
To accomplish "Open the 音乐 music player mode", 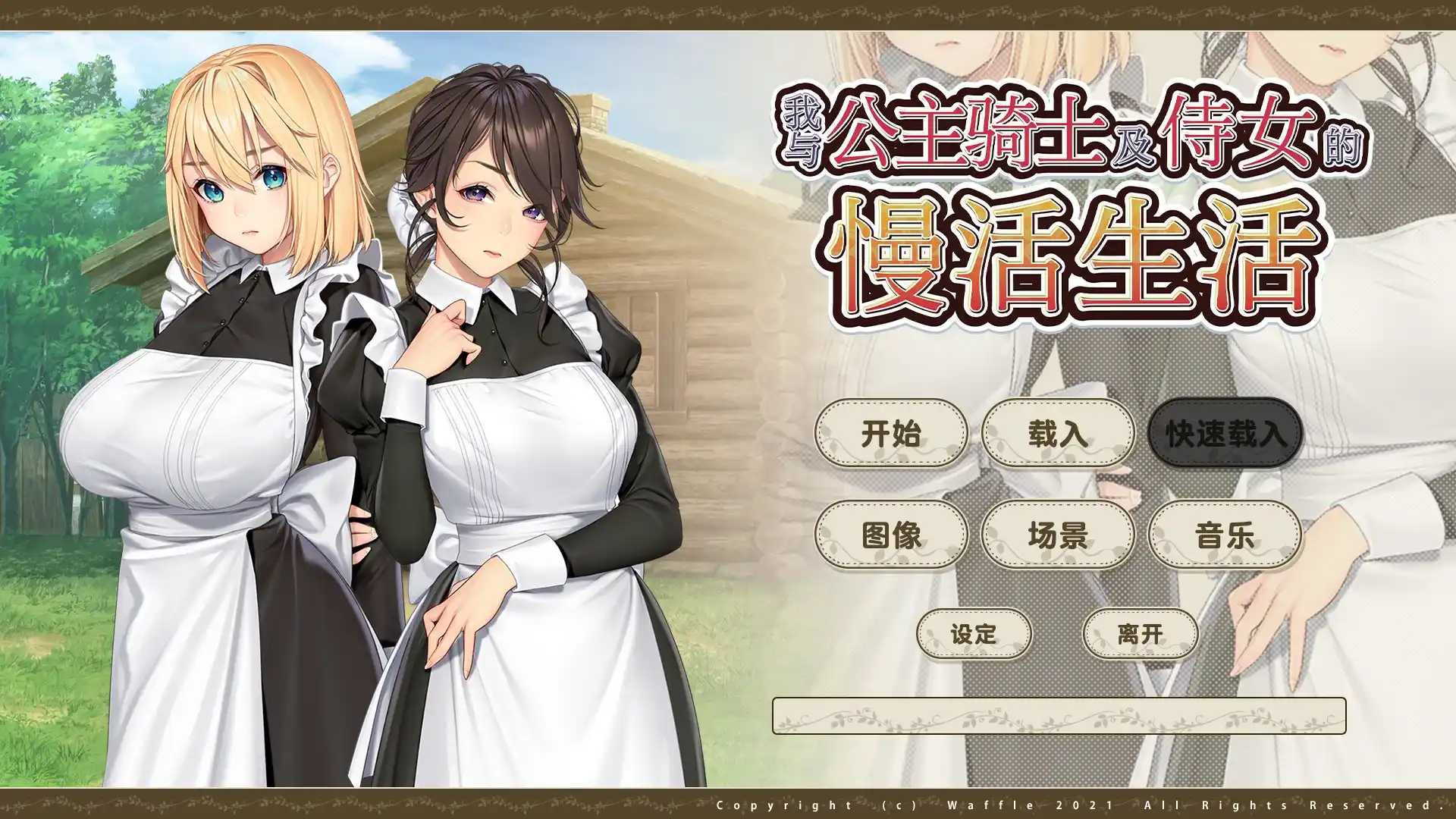I will coord(1223,535).
